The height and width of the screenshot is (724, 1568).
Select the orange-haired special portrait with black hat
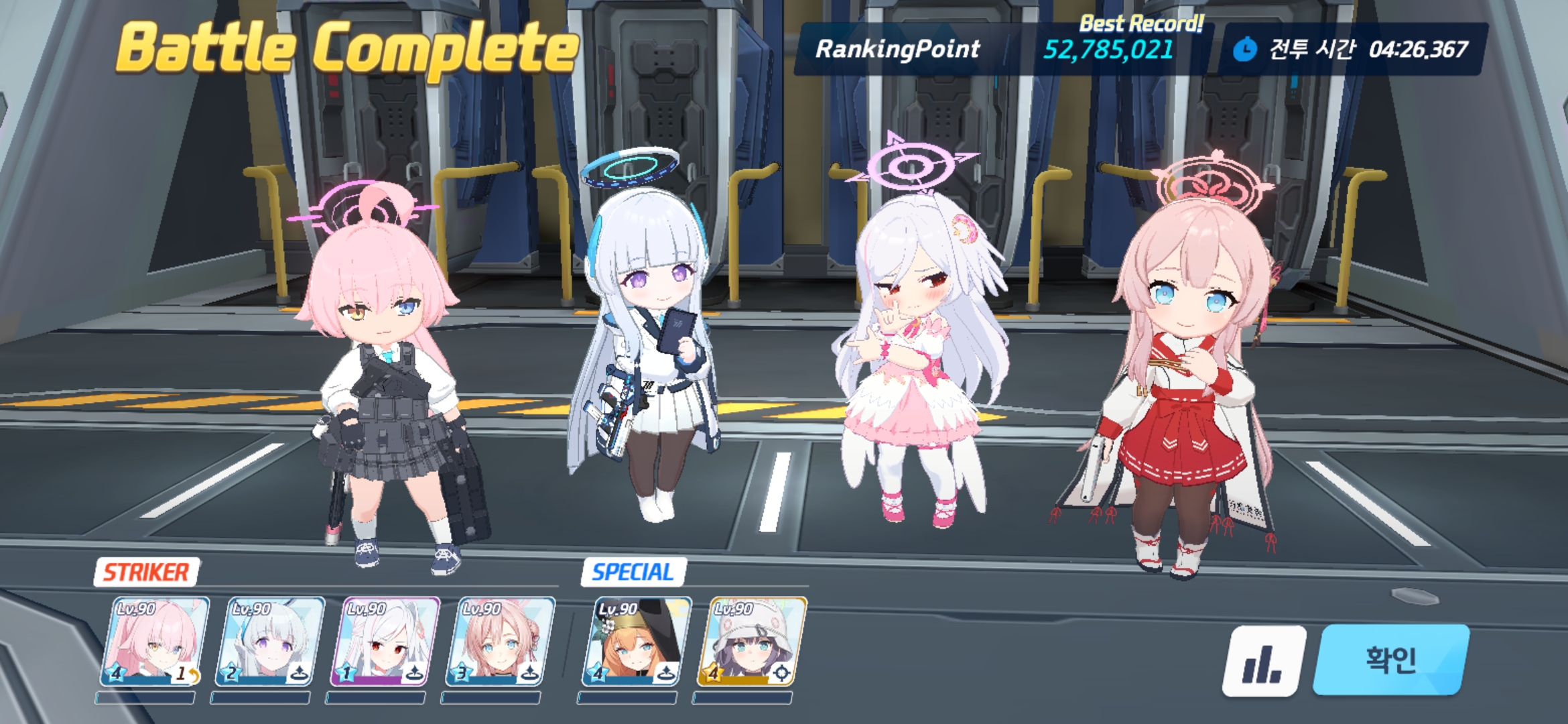pos(634,642)
